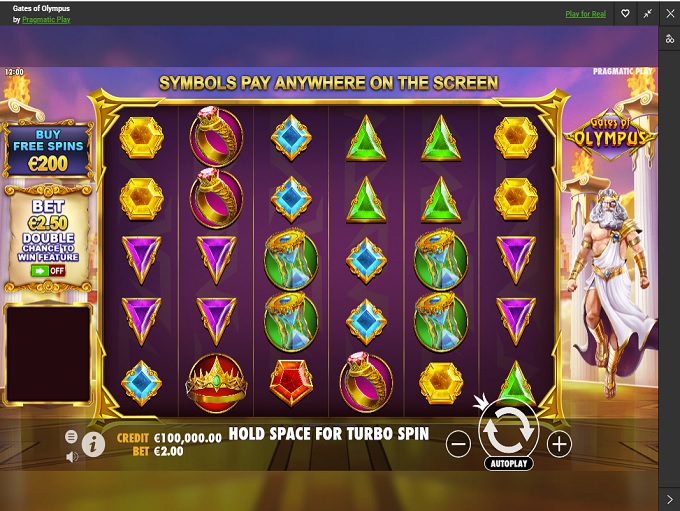Increase the bet with the plus button

click(x=559, y=445)
